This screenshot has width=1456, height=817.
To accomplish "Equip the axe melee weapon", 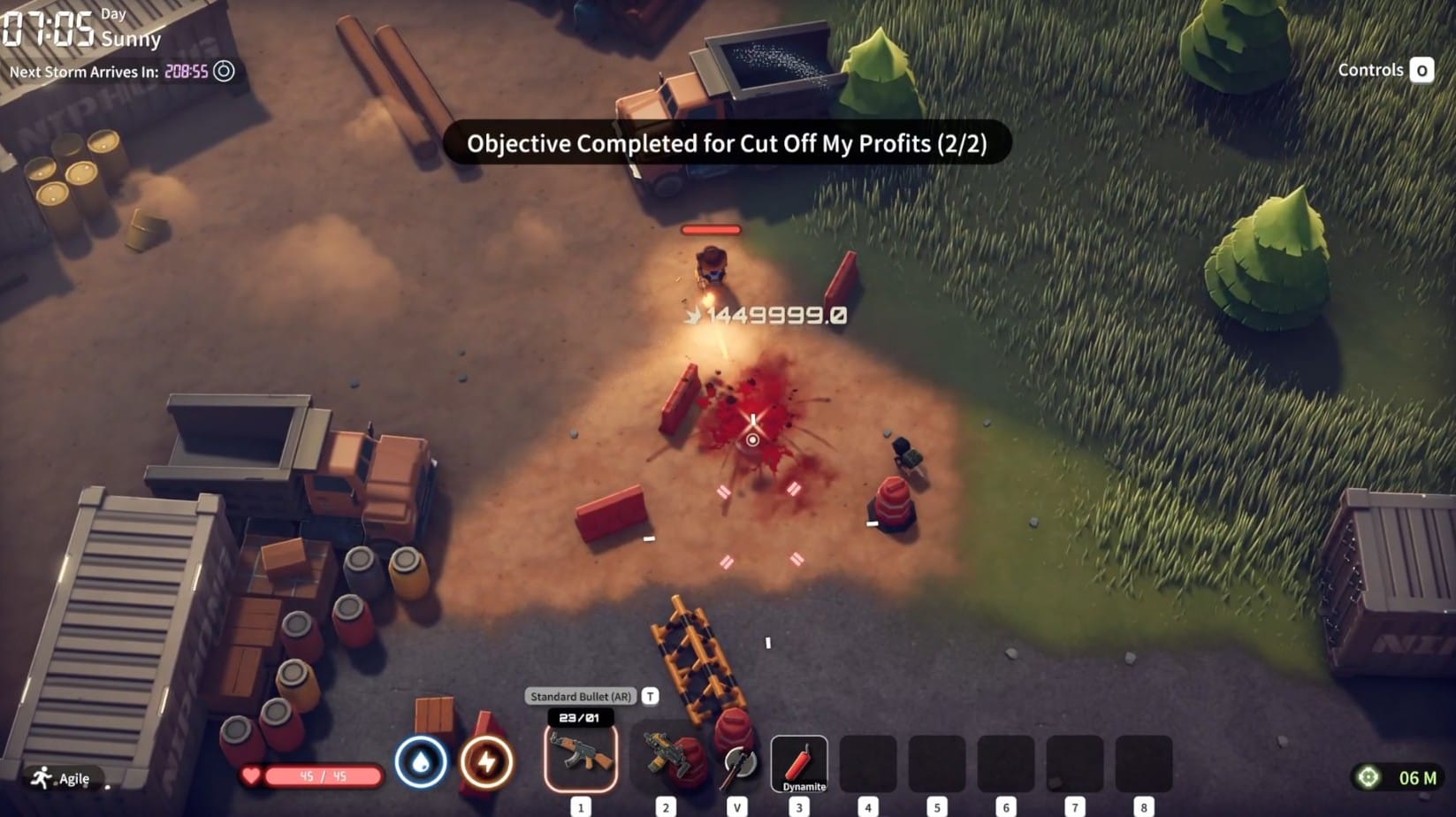I will pyautogui.click(x=737, y=762).
